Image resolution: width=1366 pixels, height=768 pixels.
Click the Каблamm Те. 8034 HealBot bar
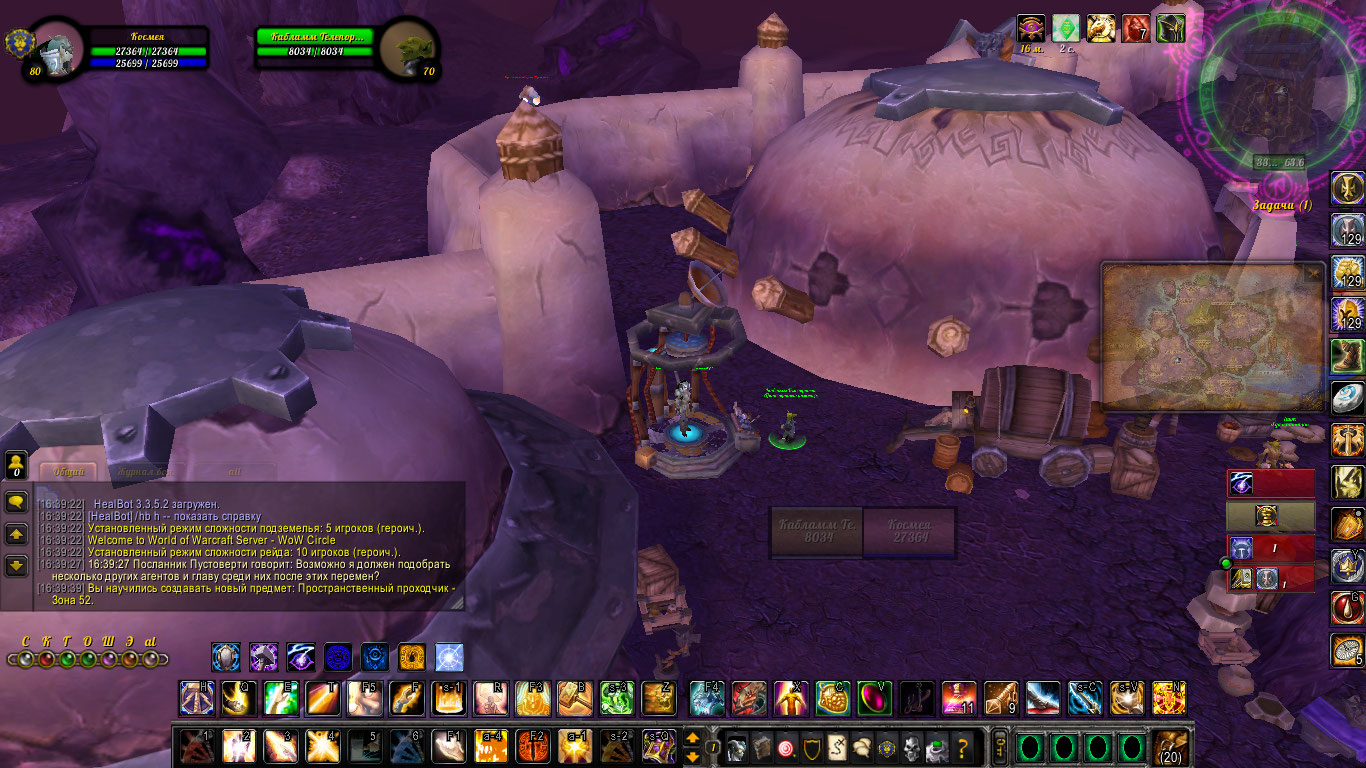(816, 530)
